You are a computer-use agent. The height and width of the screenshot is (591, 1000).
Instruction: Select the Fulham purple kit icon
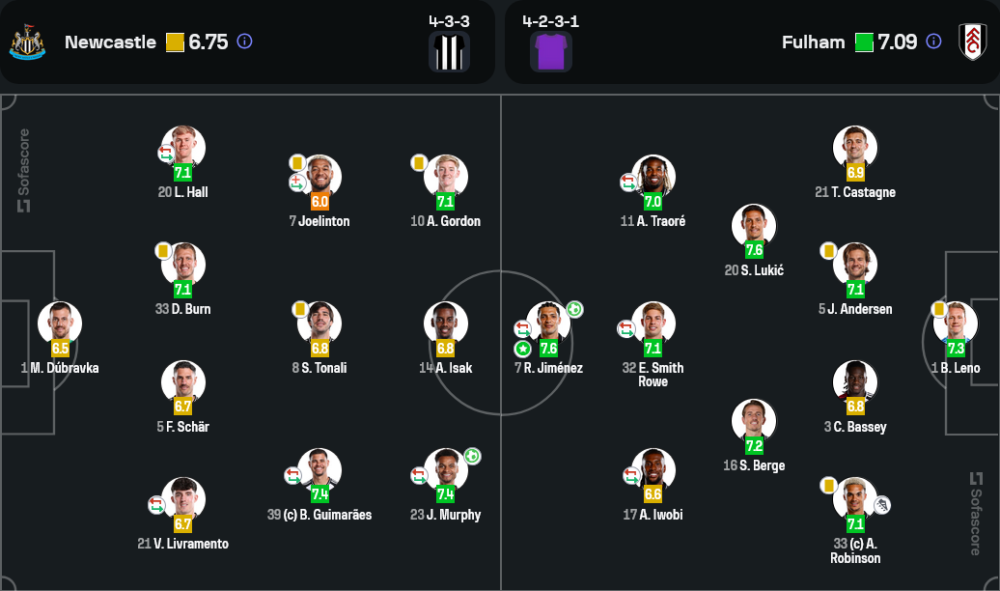(x=551, y=52)
